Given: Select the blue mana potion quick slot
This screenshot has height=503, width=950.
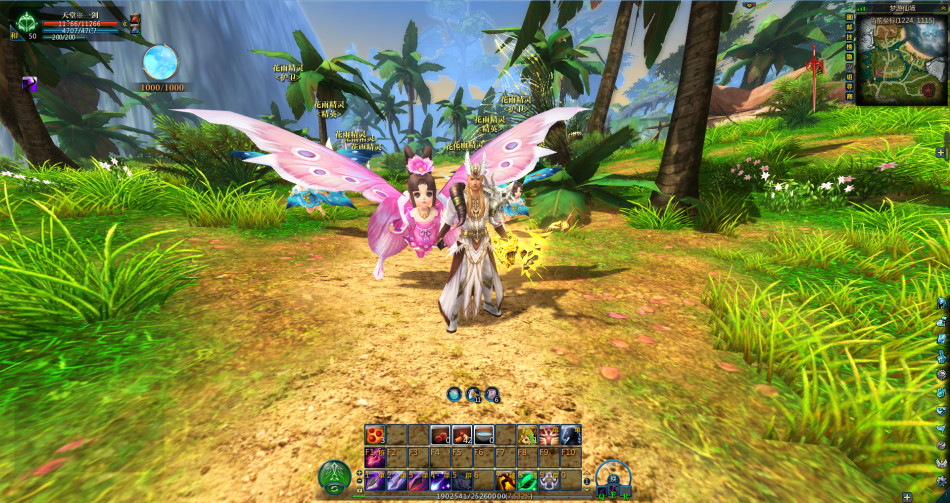Looking at the screenshot, I should pyautogui.click(x=133, y=32).
